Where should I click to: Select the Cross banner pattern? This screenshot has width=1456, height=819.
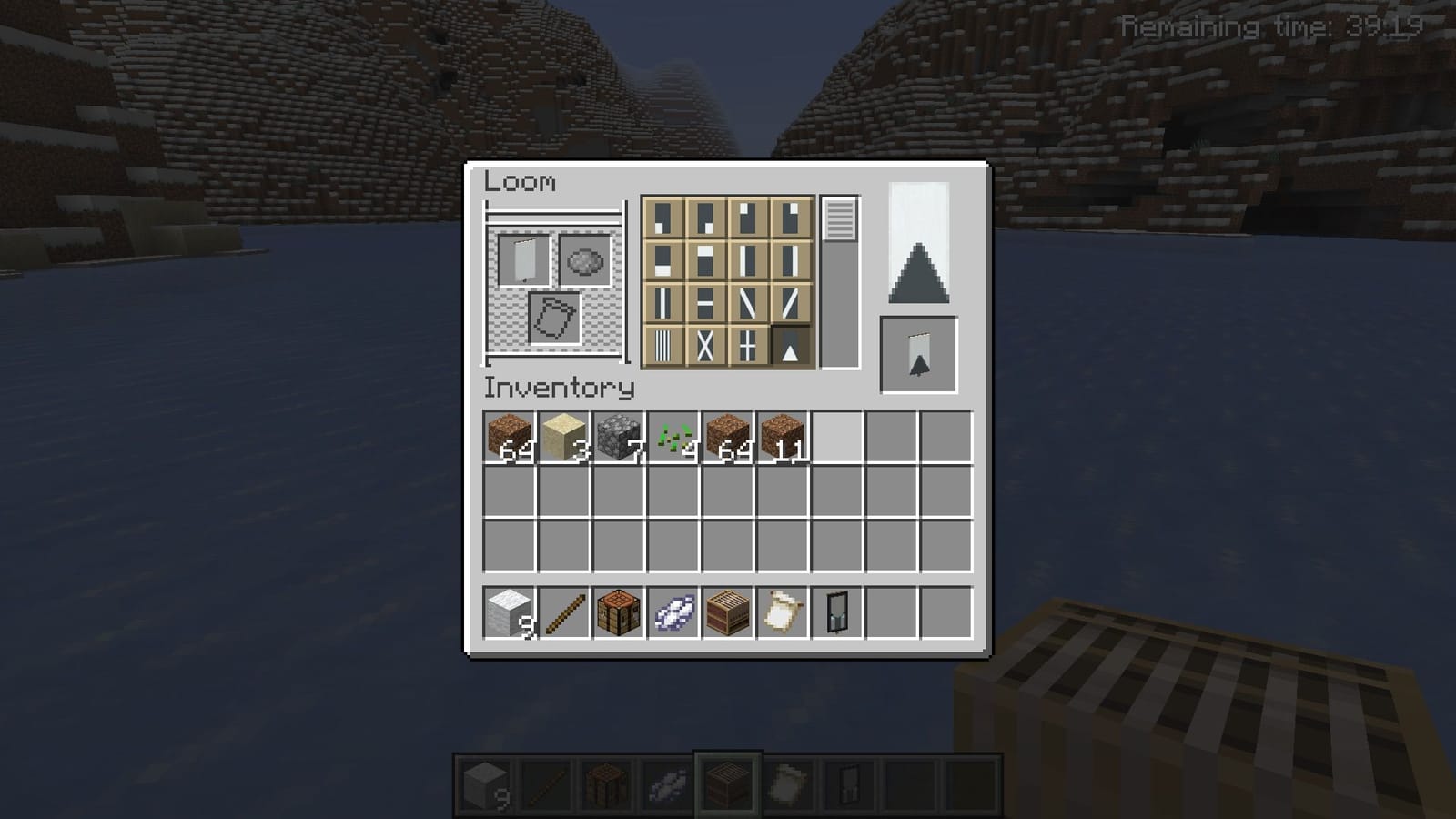746,346
